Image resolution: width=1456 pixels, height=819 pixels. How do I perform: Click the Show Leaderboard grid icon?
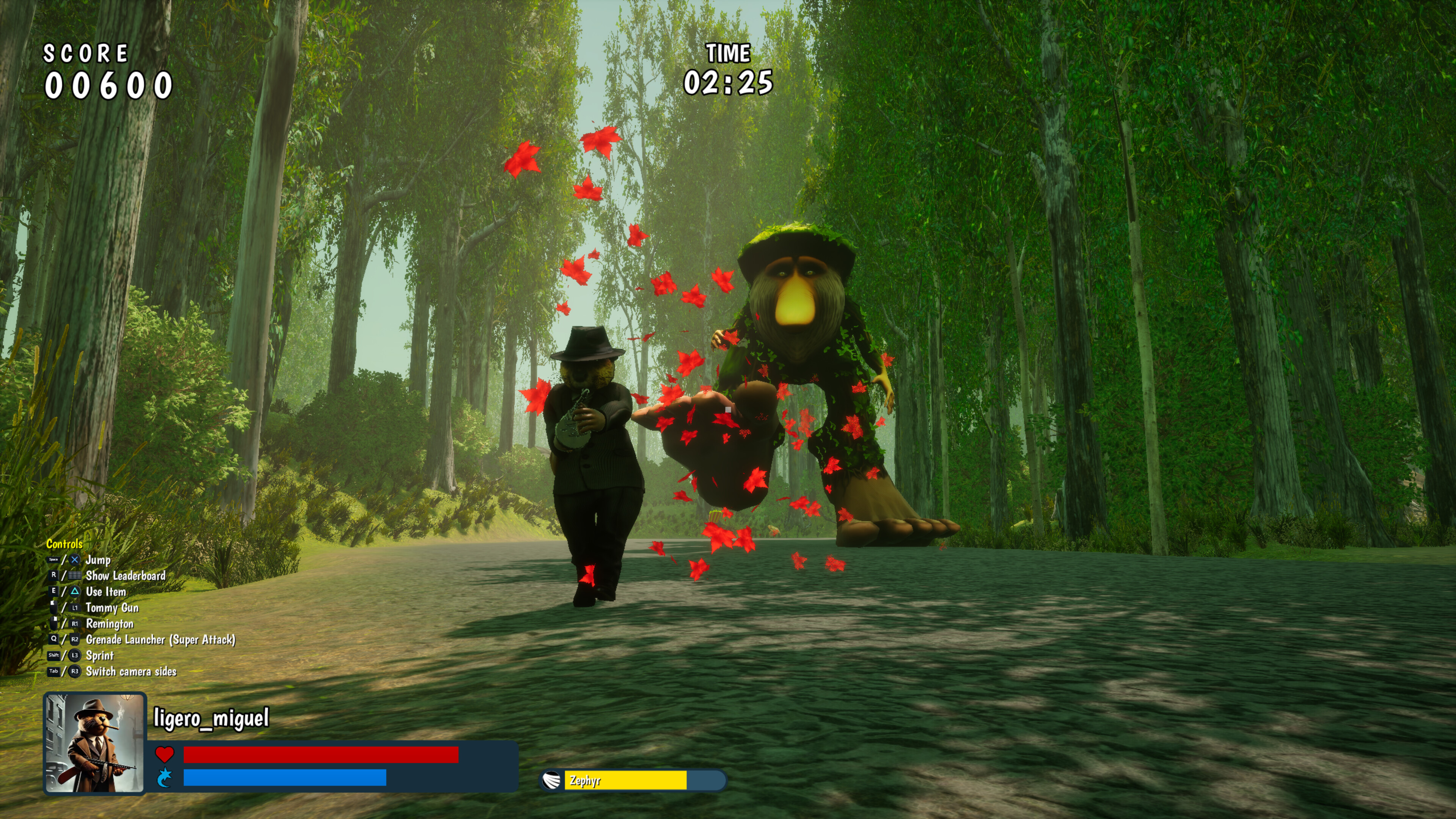point(75,576)
